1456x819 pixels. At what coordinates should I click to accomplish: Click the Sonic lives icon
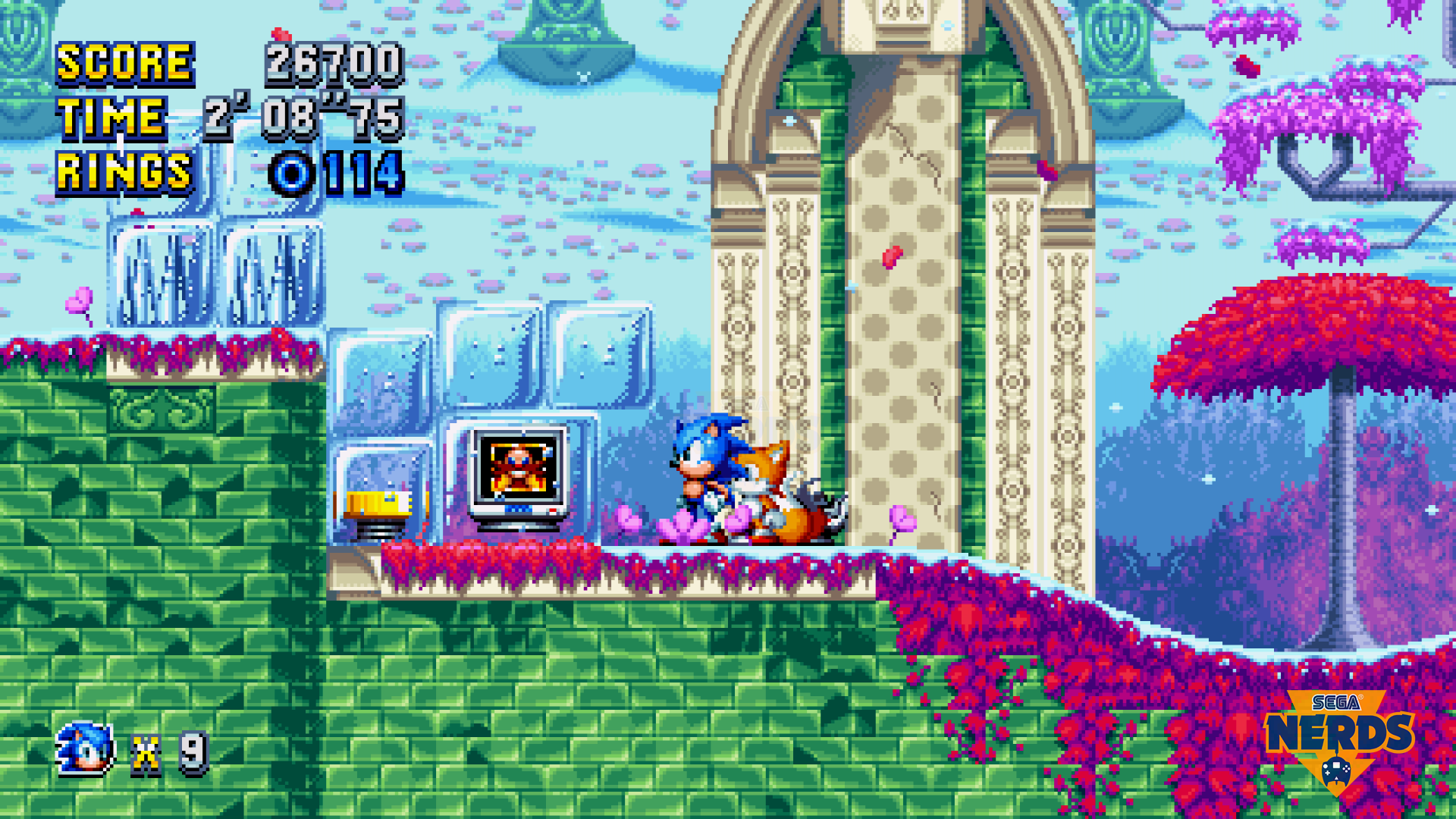86,749
